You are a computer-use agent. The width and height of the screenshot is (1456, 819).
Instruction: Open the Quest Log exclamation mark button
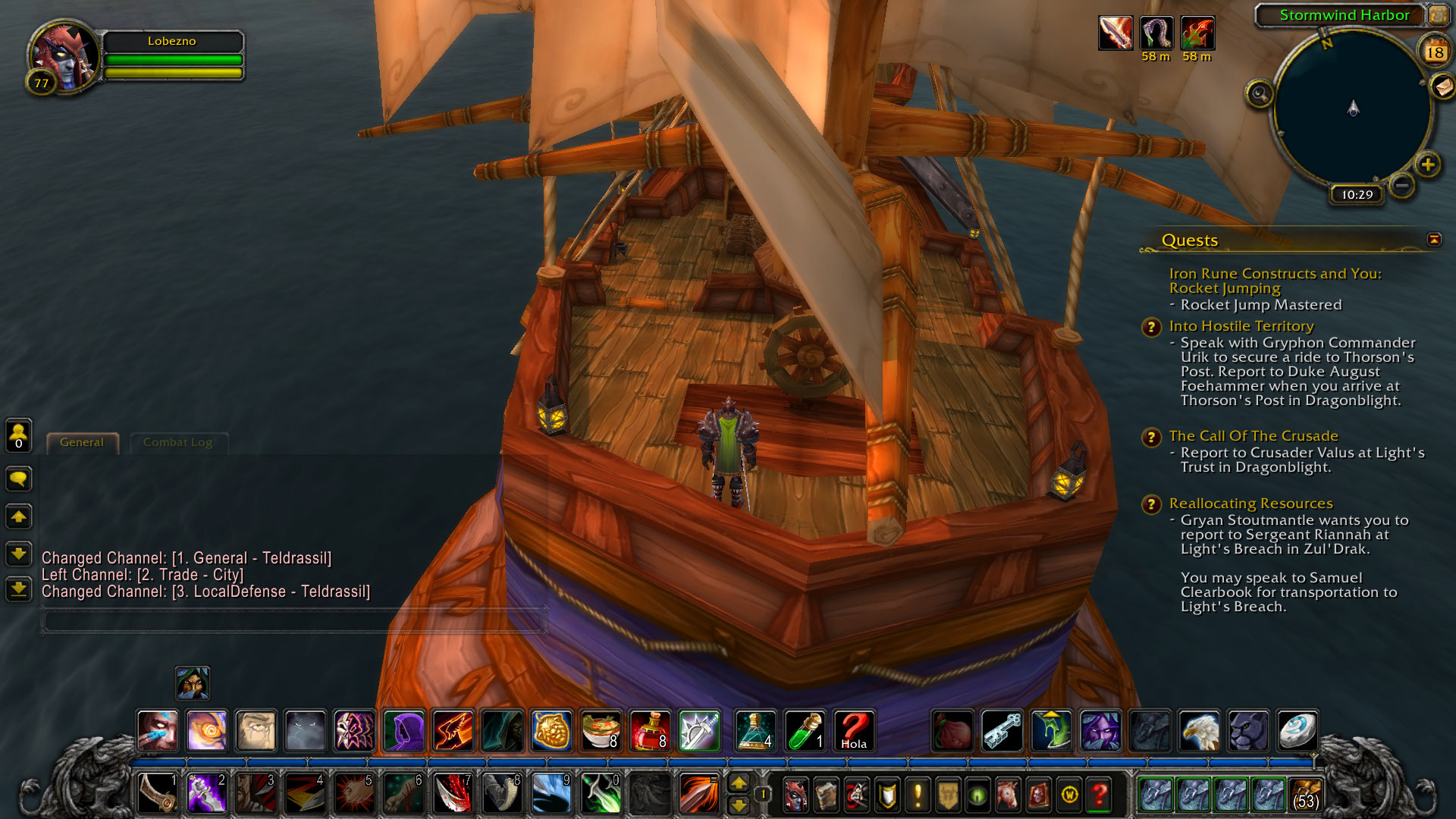[918, 795]
